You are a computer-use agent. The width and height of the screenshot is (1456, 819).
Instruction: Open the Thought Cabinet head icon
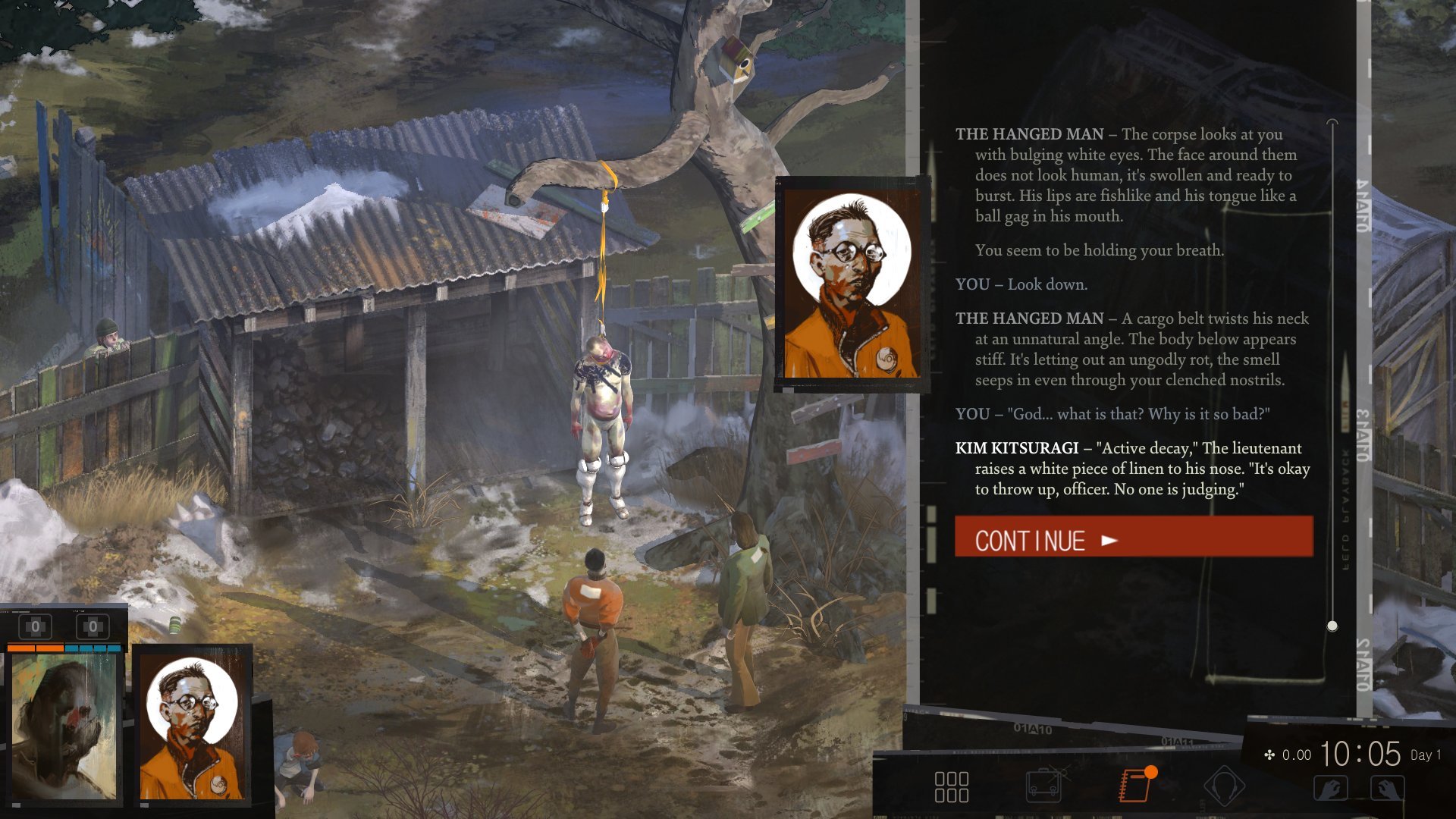point(1224,786)
